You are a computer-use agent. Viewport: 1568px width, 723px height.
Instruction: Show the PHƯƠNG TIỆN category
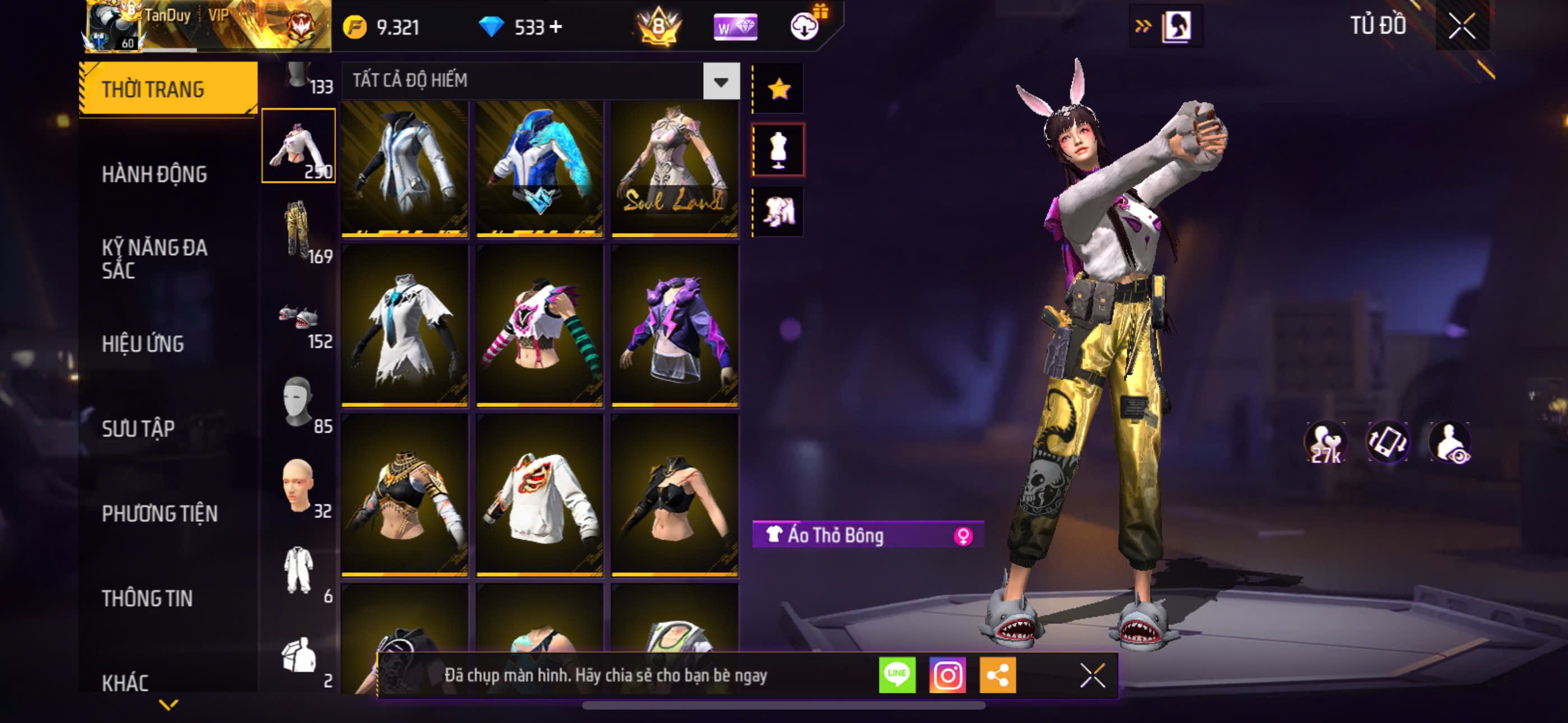coord(159,513)
